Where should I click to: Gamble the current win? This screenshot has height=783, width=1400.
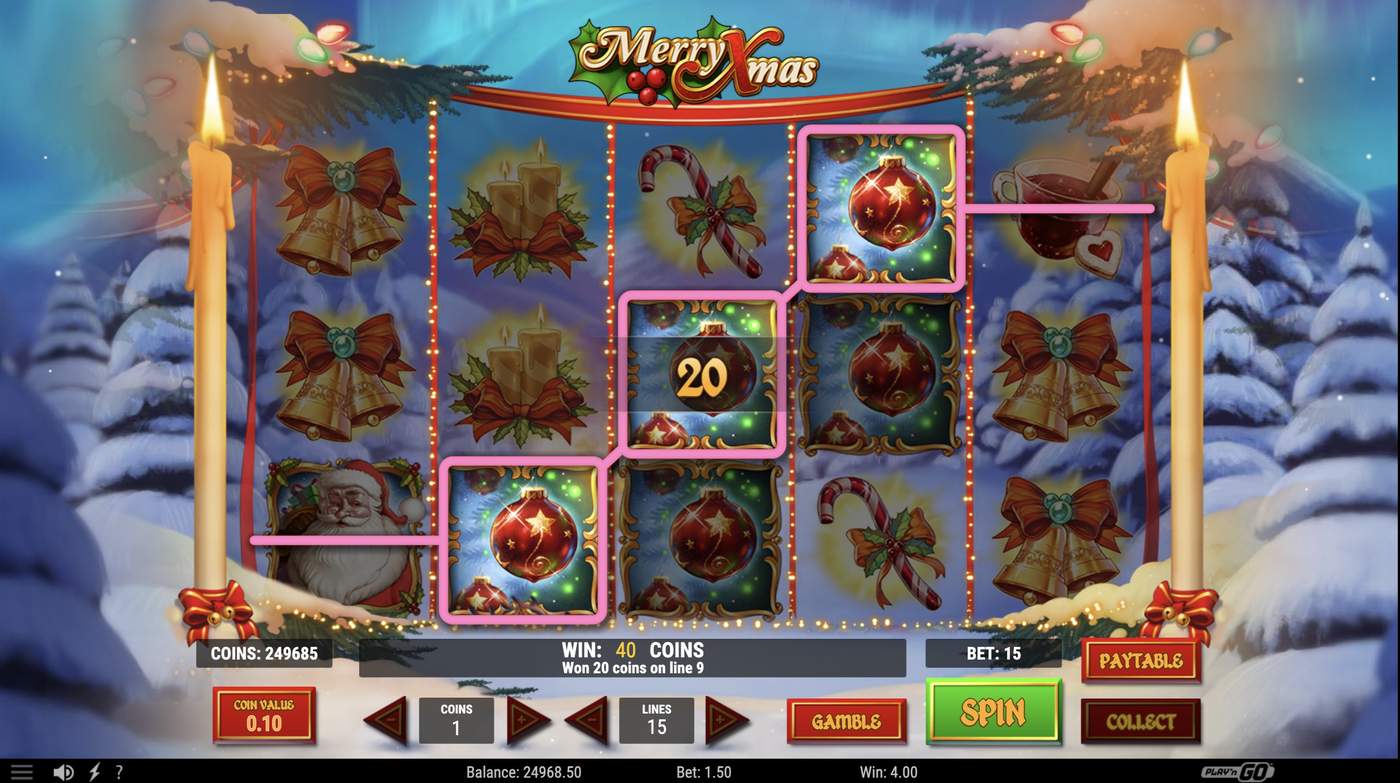pyautogui.click(x=847, y=719)
